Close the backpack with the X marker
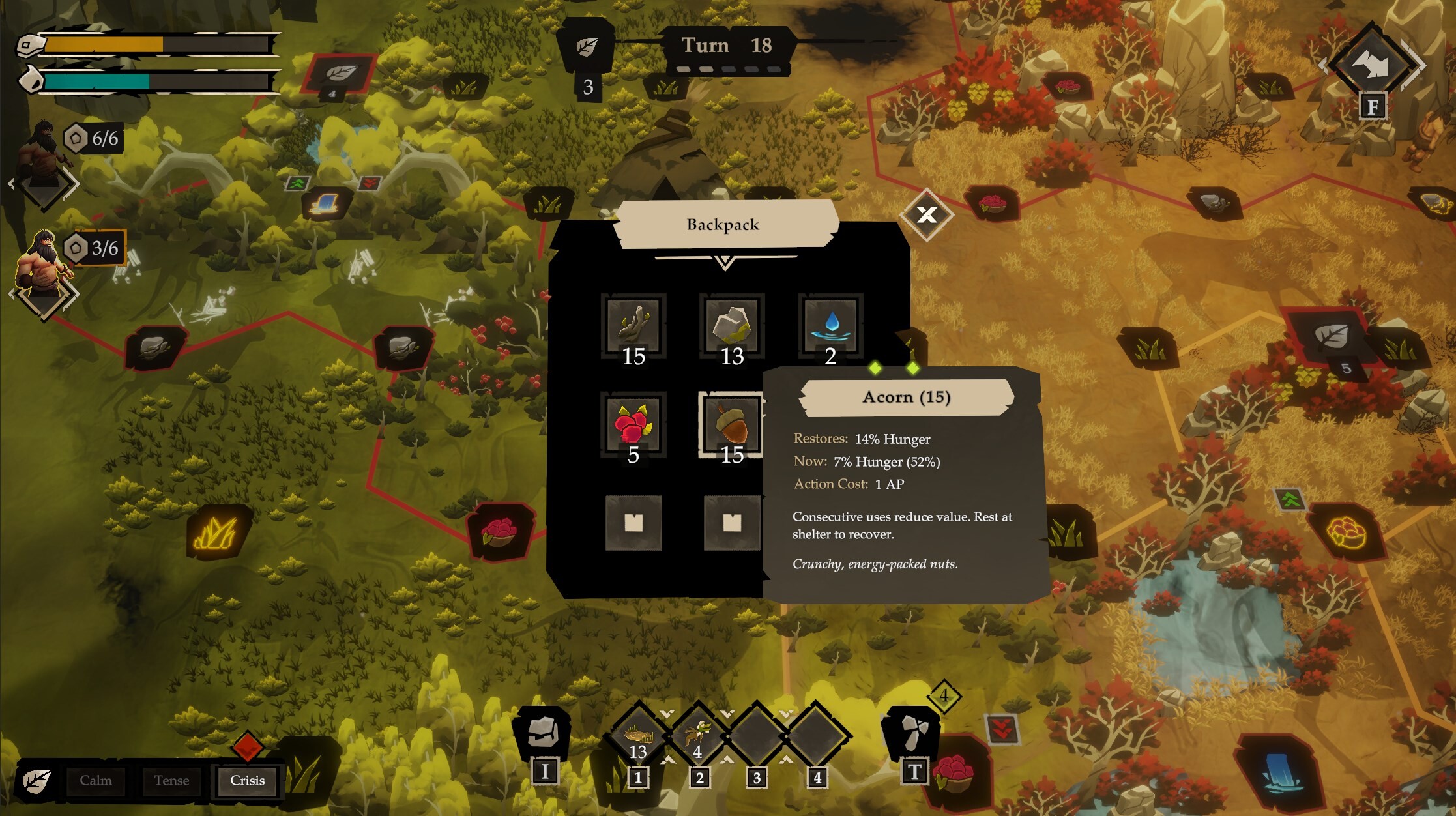This screenshot has height=816, width=1456. pos(926,215)
